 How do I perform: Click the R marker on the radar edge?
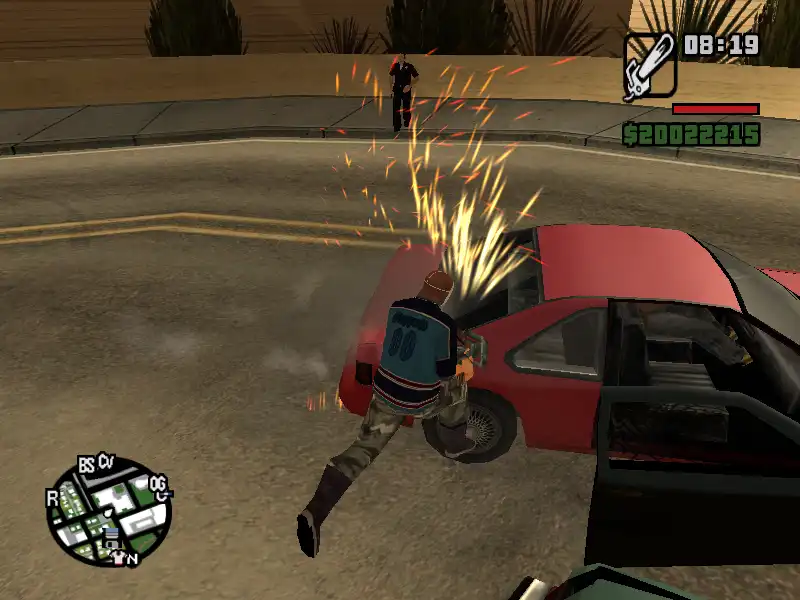(x=52, y=497)
